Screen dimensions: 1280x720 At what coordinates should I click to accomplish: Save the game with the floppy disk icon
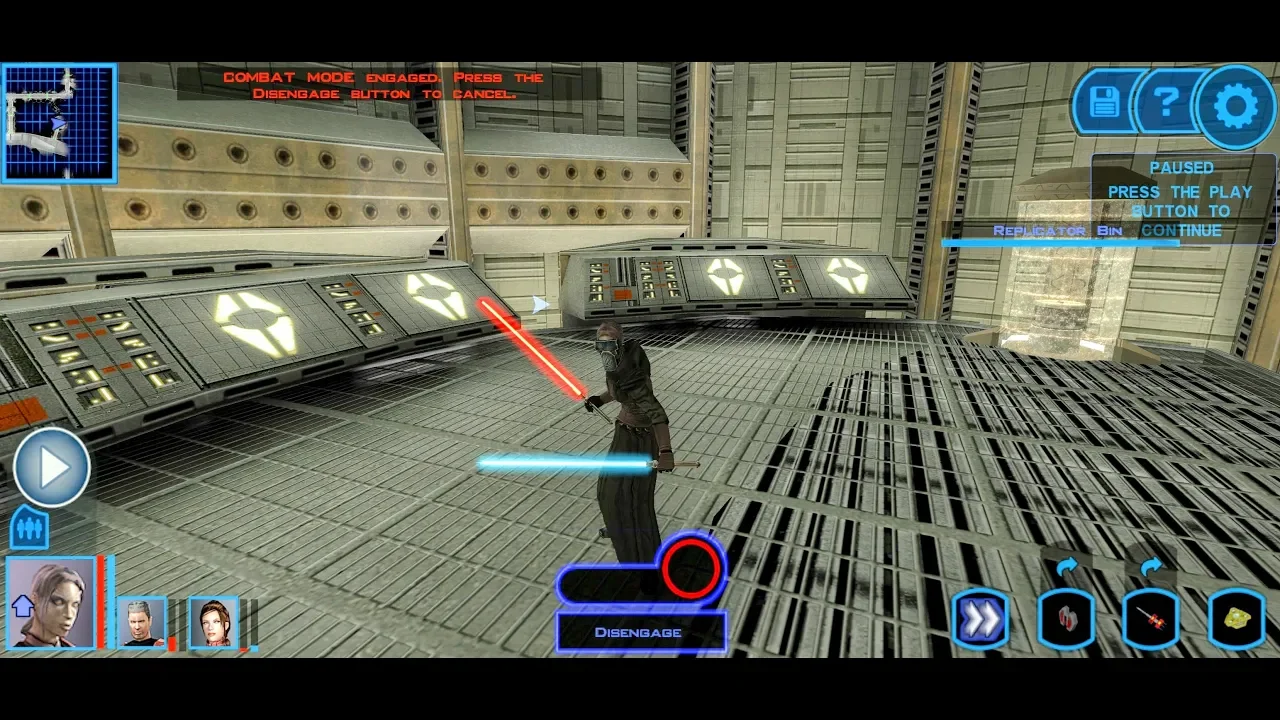[x=1104, y=102]
